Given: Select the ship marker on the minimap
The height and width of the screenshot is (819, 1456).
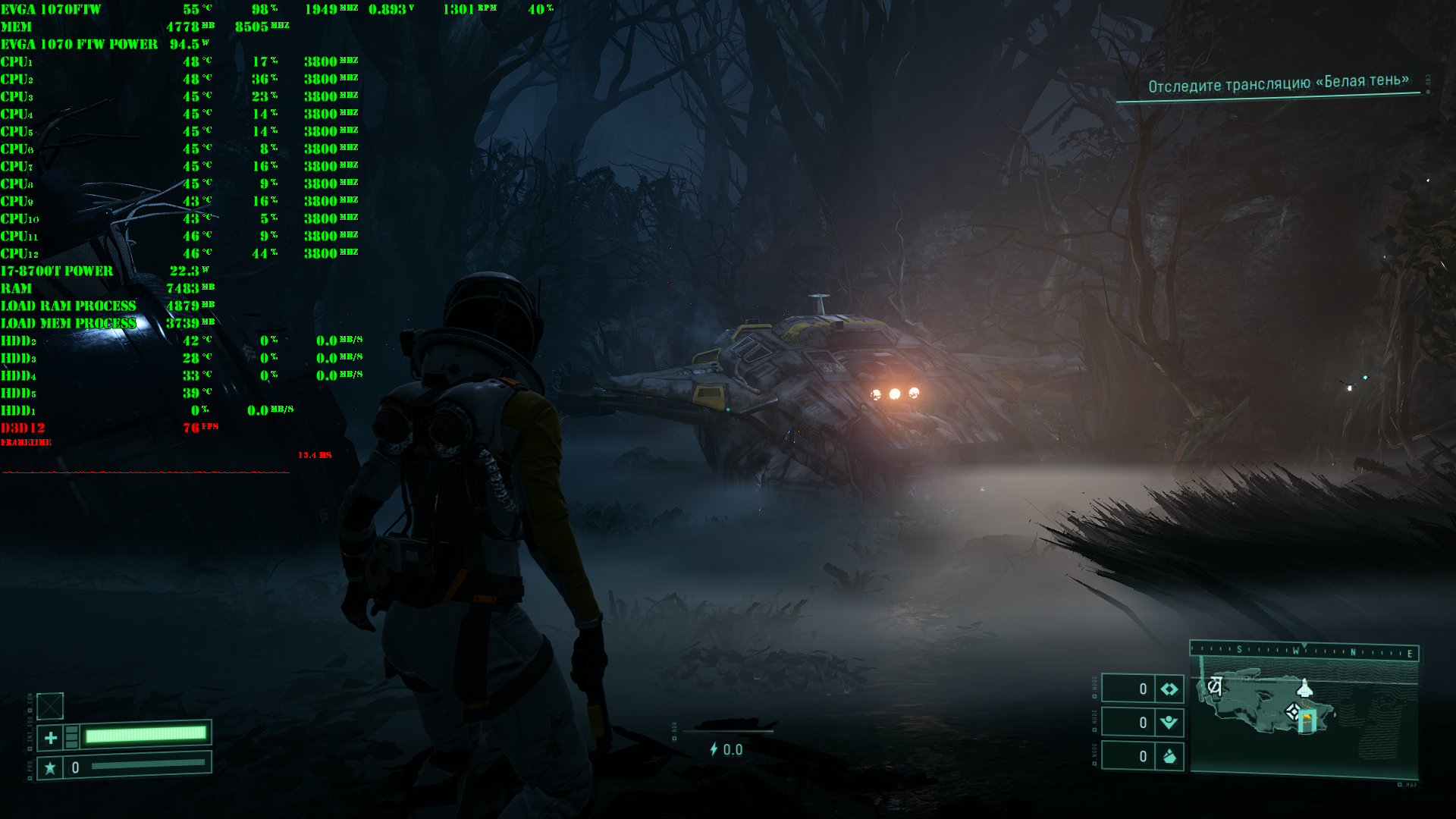Looking at the screenshot, I should coord(1304,688).
